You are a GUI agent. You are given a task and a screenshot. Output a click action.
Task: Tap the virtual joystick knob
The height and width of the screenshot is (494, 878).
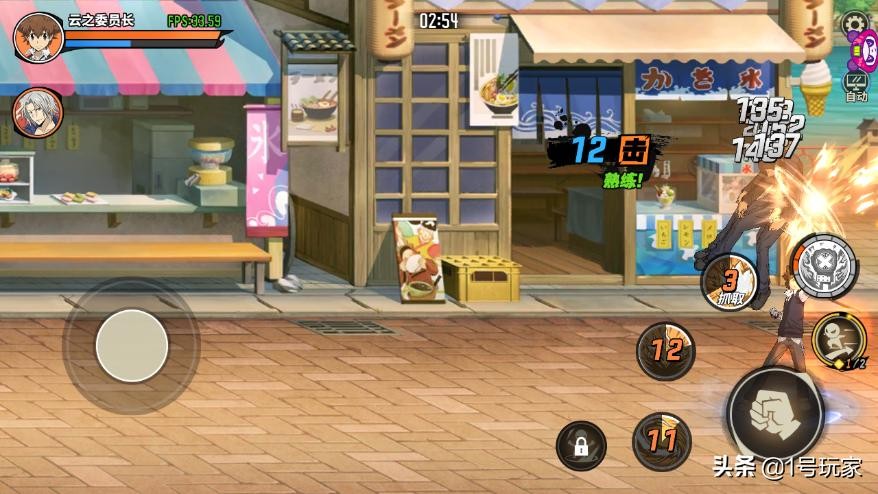coord(131,345)
